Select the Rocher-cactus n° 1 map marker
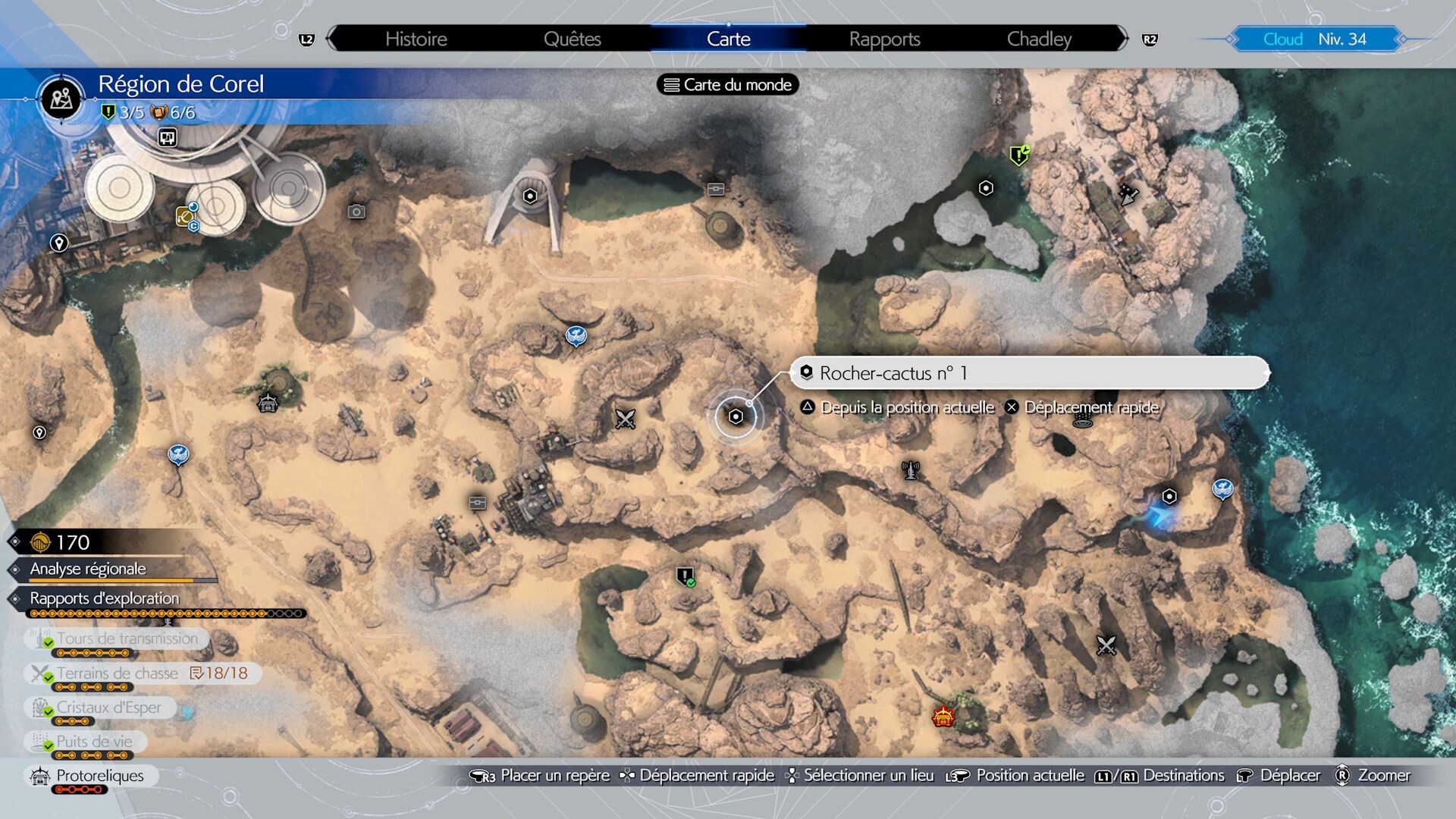This screenshot has height=819, width=1456. [x=734, y=416]
